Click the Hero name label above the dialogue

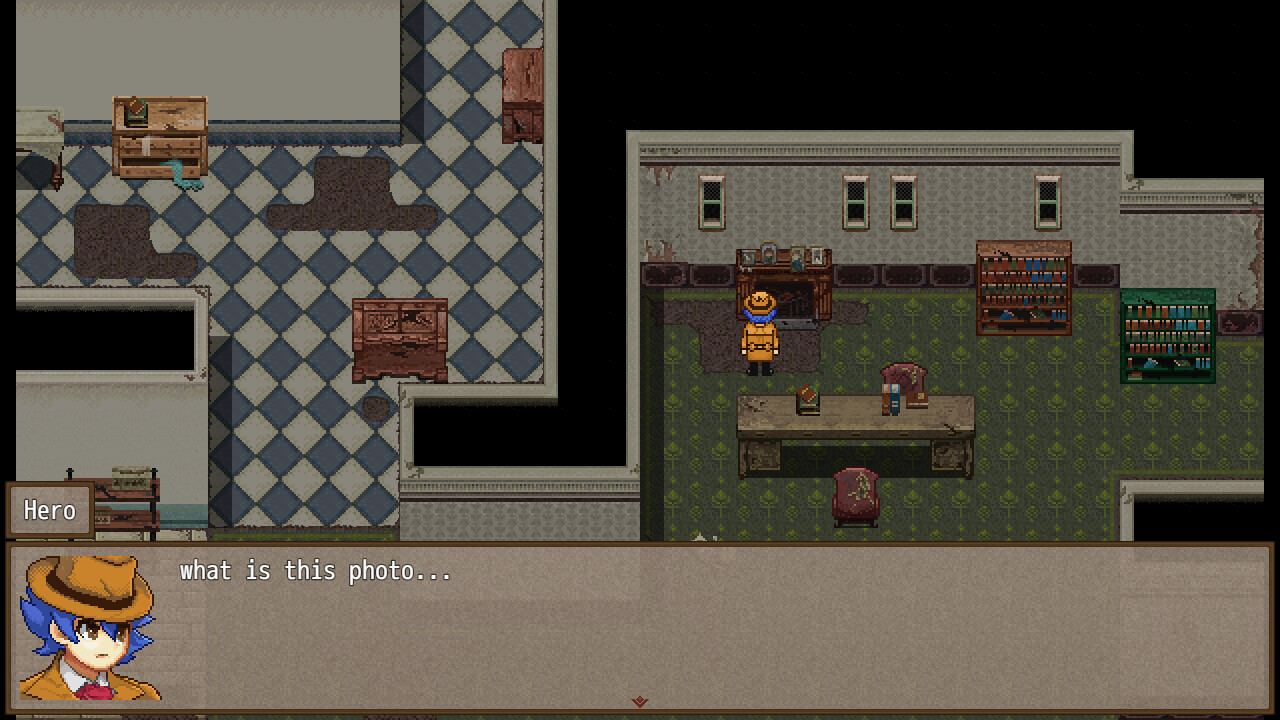point(49,511)
